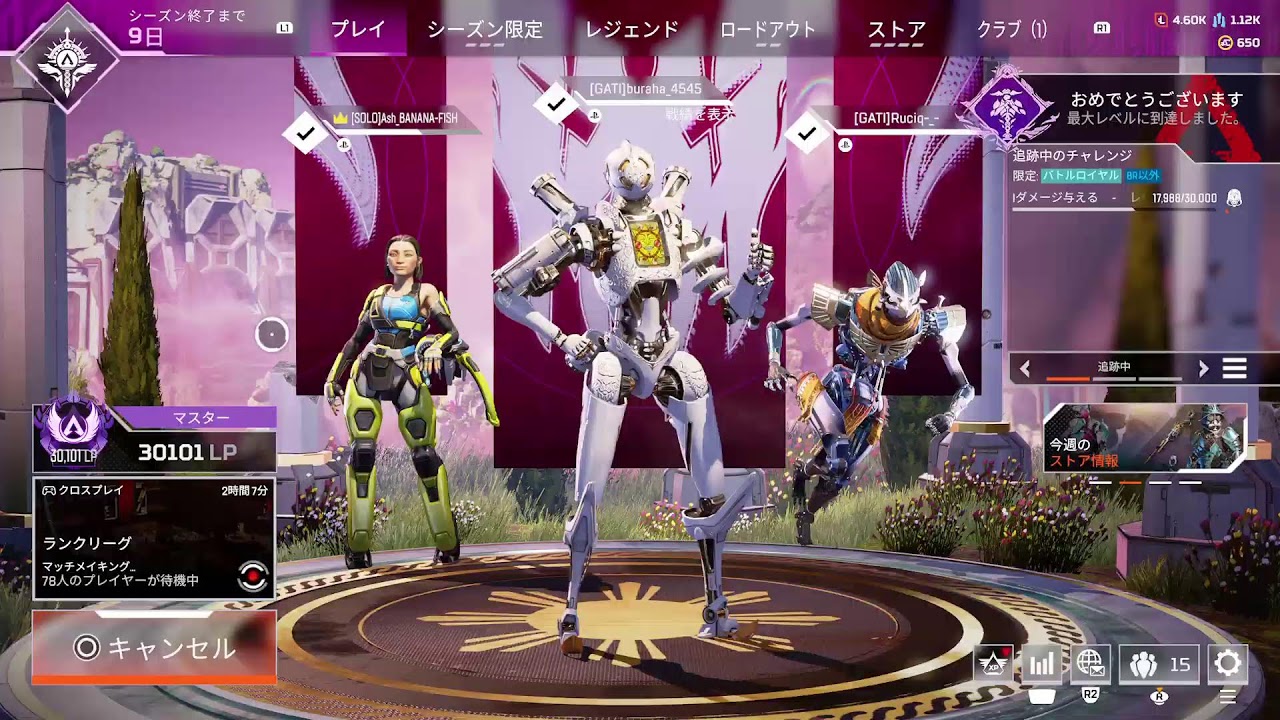
Task: Toggle the ready checkmark above buraha_4545
Action: pyautogui.click(x=553, y=102)
